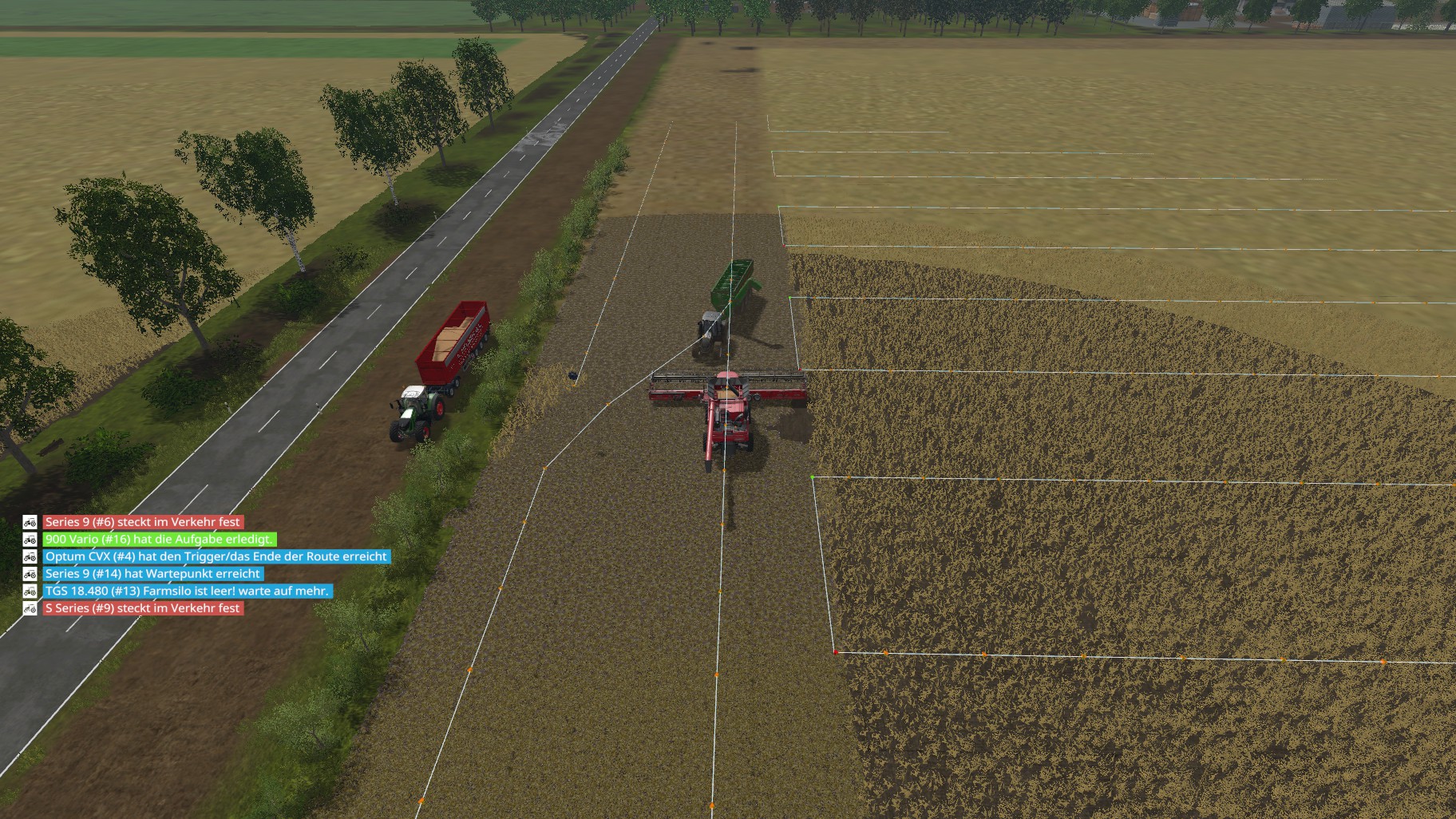Select an orange waypoint on the bottom field row
This screenshot has width=1456, height=819.
tap(885, 653)
